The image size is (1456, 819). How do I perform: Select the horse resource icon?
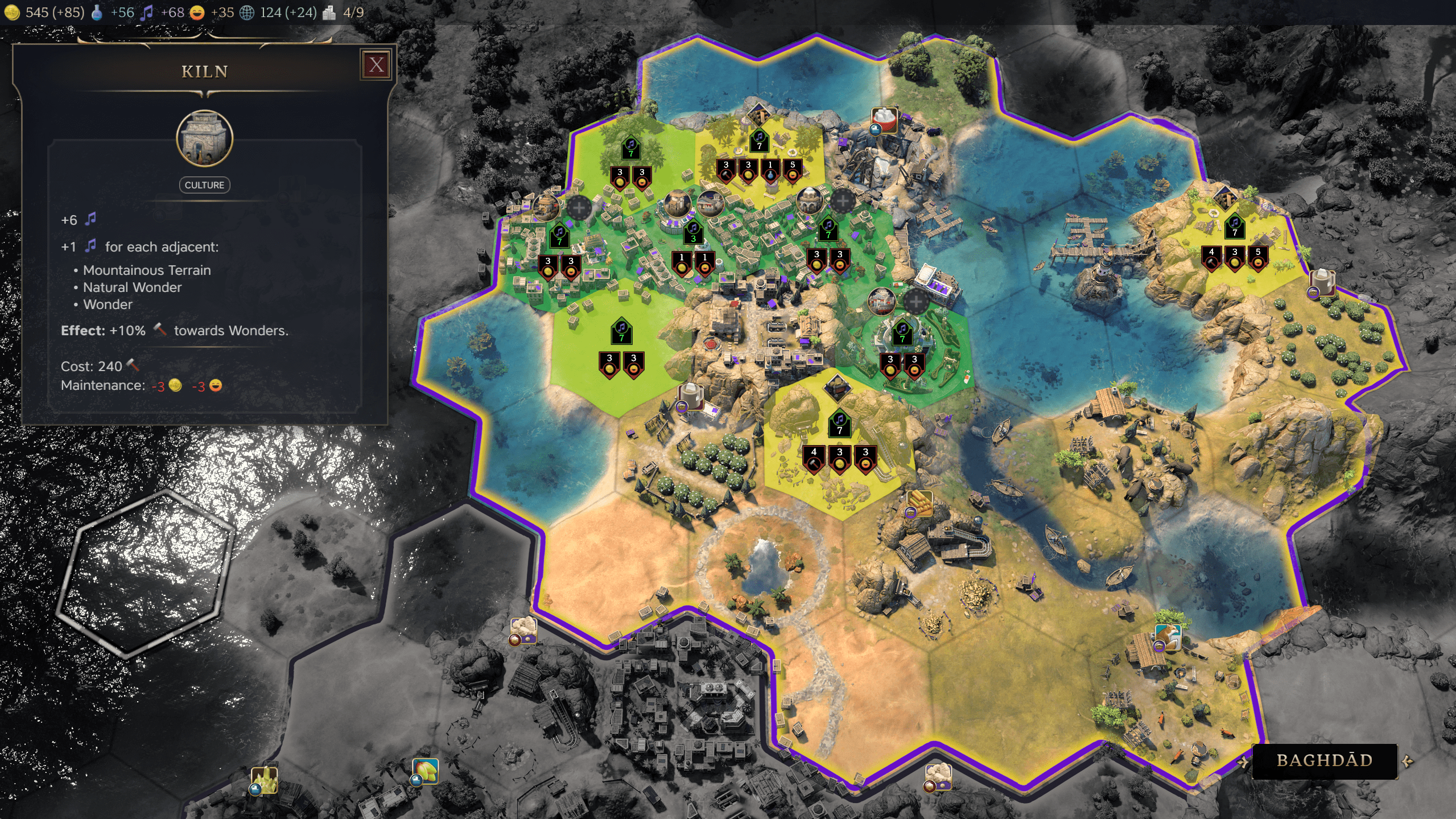[x=1168, y=636]
